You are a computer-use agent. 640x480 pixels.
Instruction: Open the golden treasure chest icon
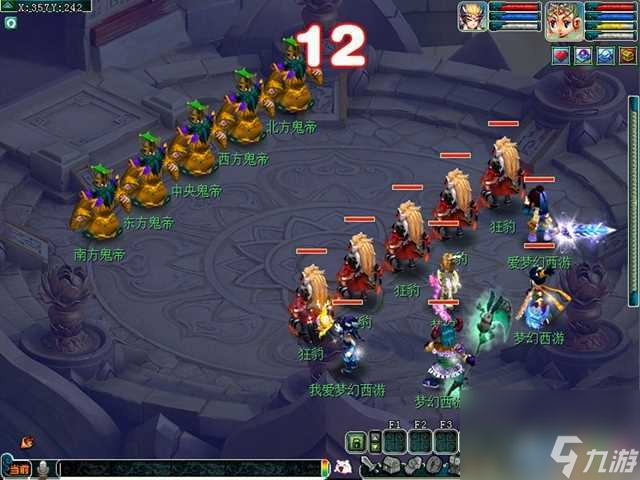(625, 57)
